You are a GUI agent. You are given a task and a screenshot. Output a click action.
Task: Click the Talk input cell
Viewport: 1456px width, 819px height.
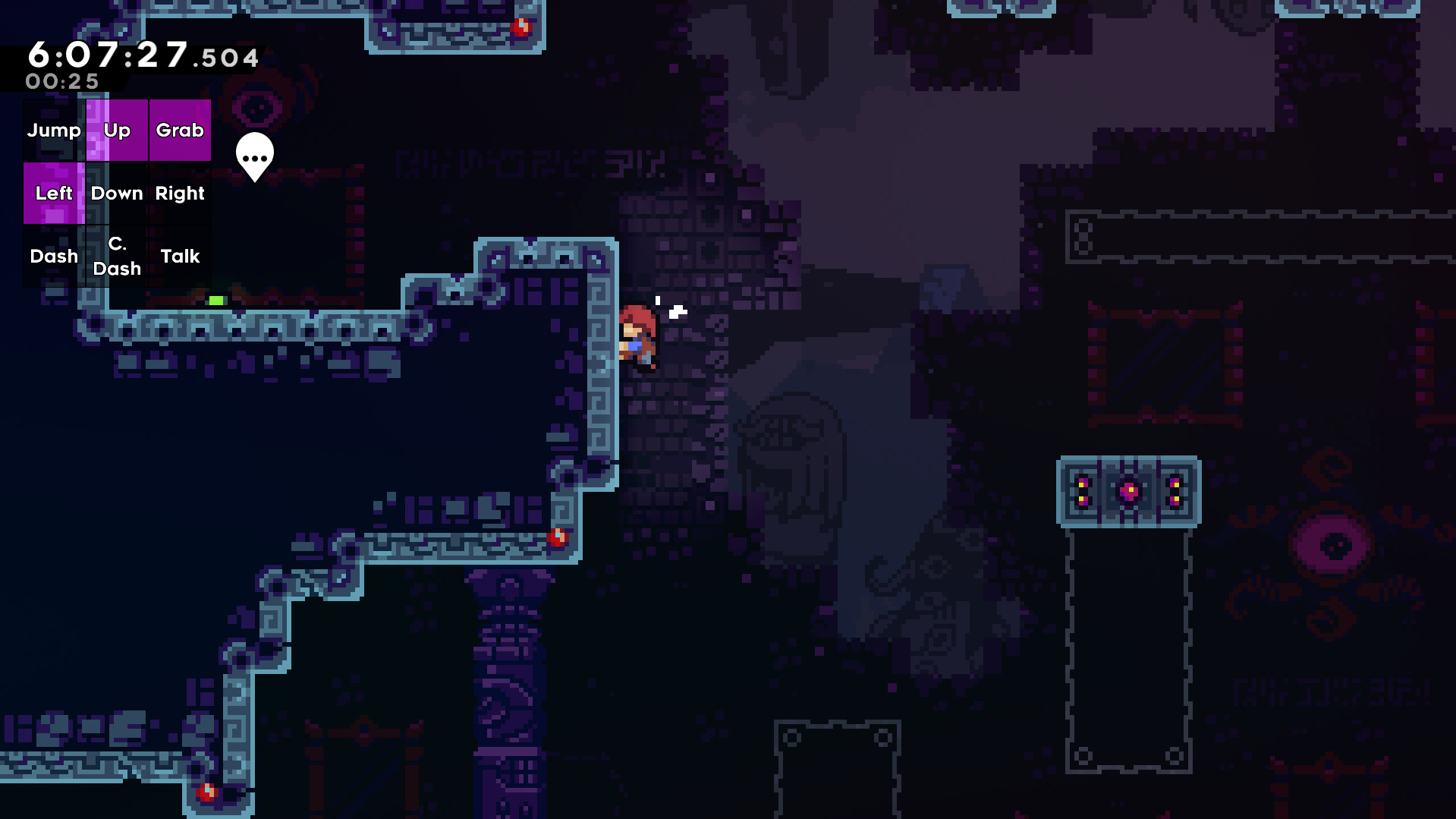tap(180, 256)
